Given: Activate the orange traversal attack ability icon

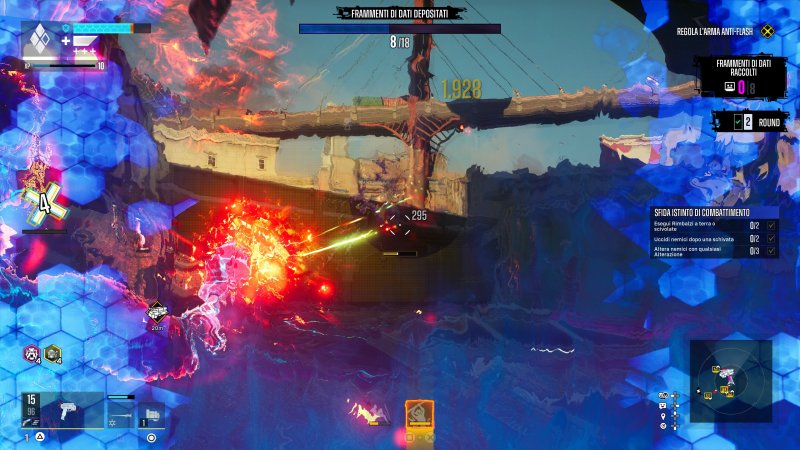Looking at the screenshot, I should [x=419, y=412].
